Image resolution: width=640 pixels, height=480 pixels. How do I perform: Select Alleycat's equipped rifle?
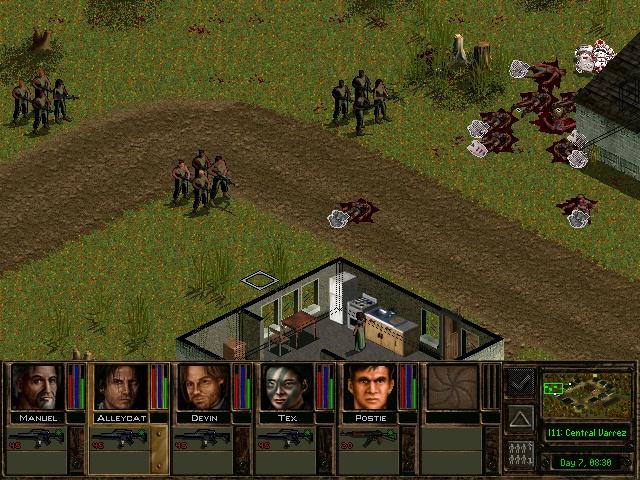tap(120, 438)
